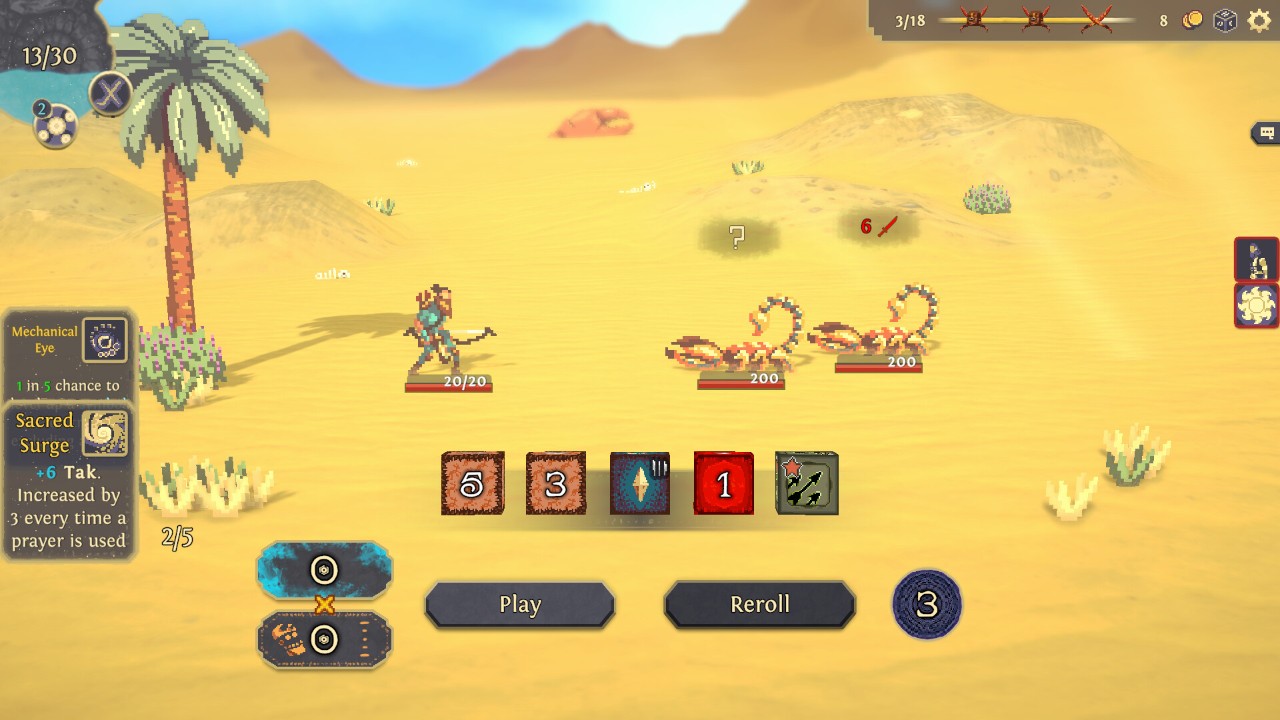
Task: Open the dice pouch with two
Action: coord(55,126)
